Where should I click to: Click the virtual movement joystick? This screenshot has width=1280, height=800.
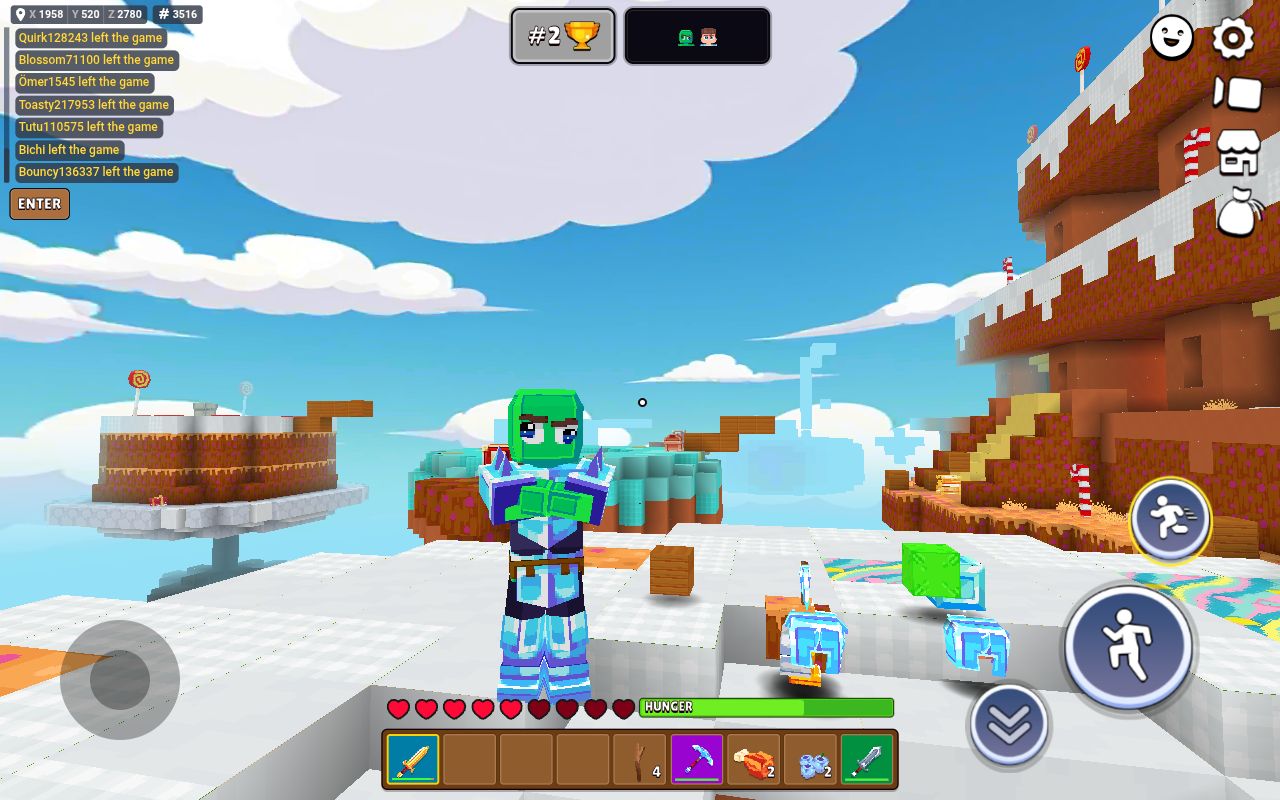point(120,680)
